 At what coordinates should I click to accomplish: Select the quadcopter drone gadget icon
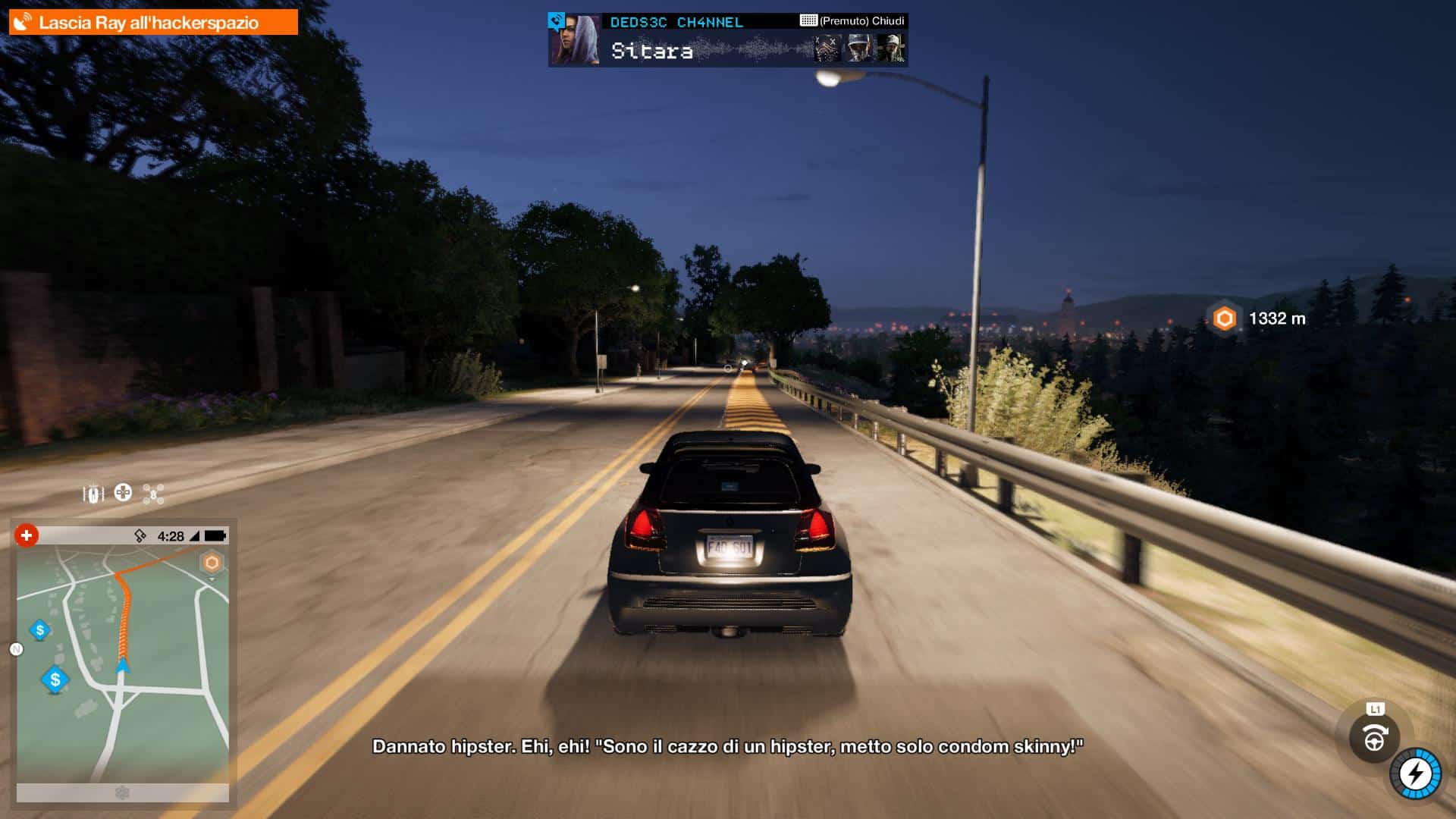153,494
